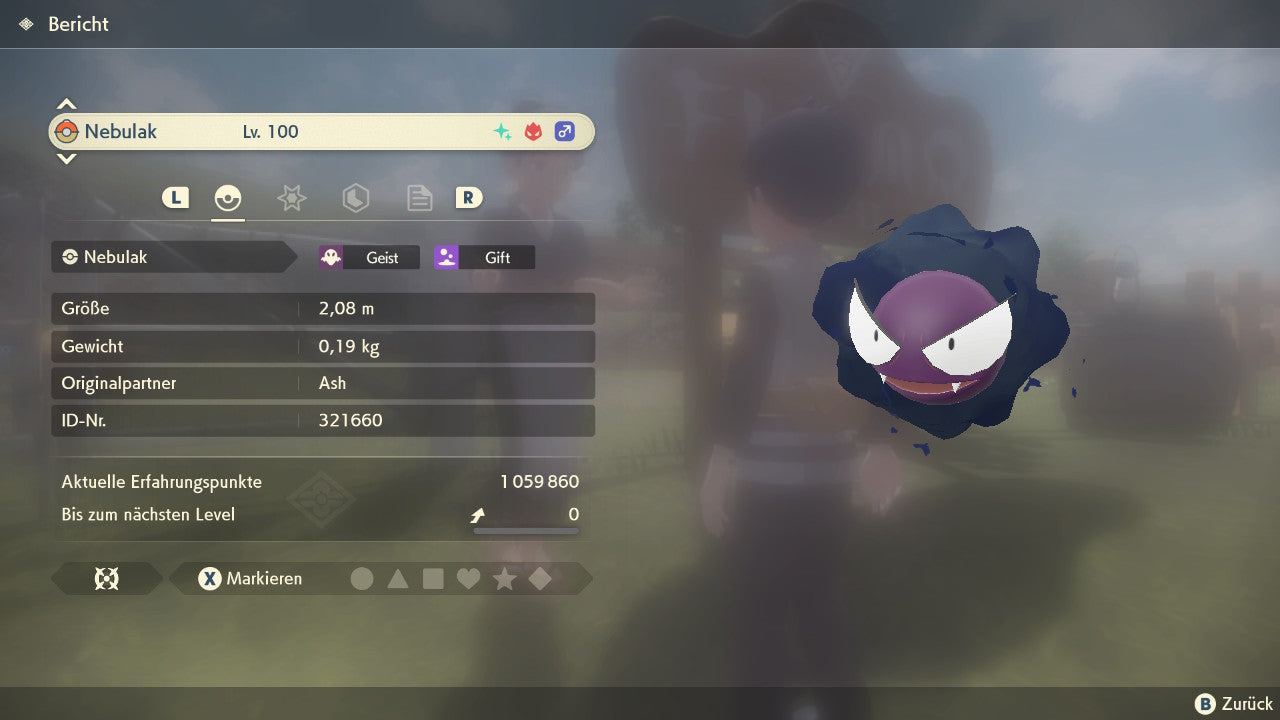Switch to the star-shaped stats tab
This screenshot has width=1280, height=720.
[x=291, y=198]
